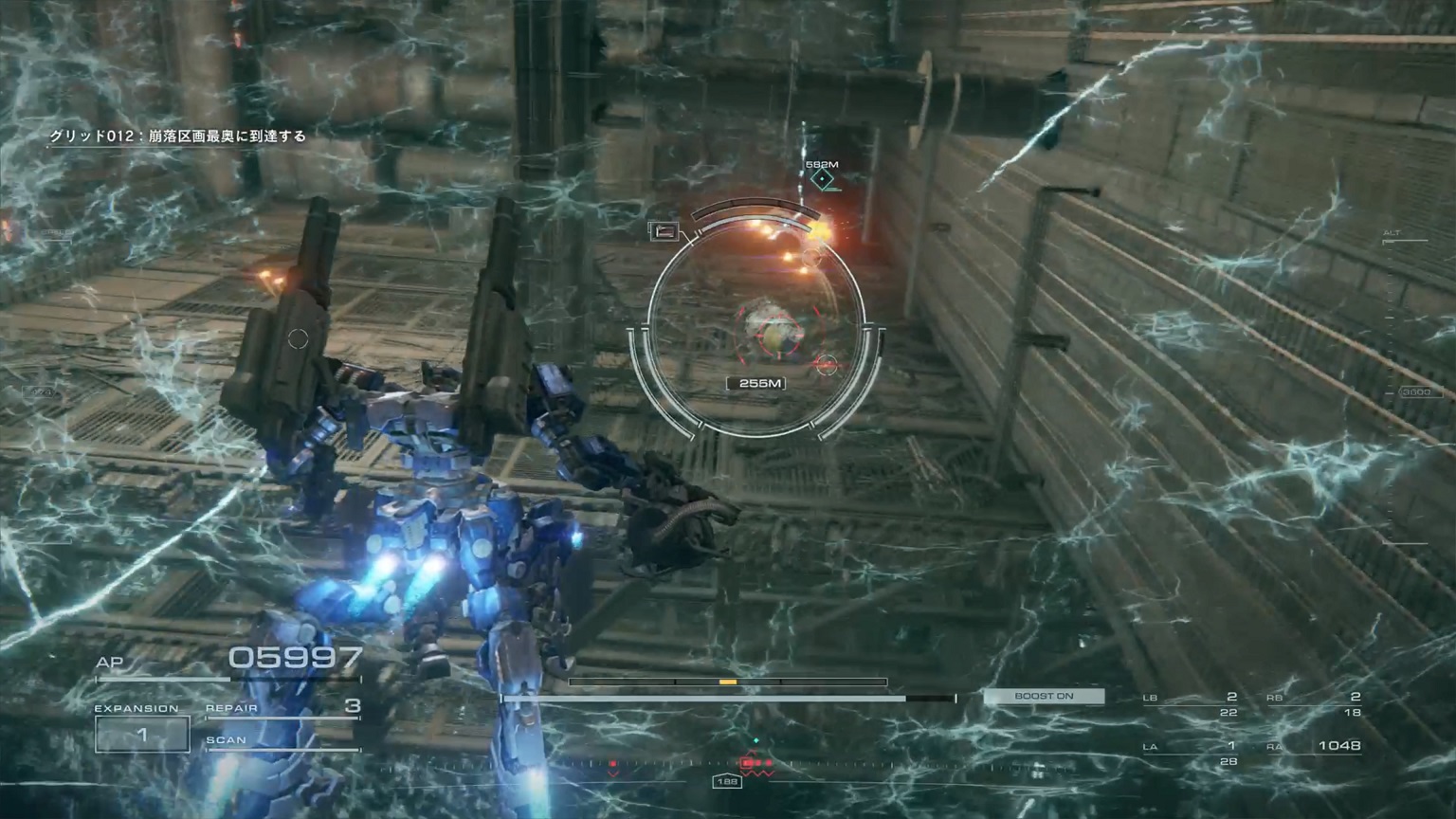Click the 582M waypoint diamond marker
This screenshot has height=819, width=1456.
[823, 179]
